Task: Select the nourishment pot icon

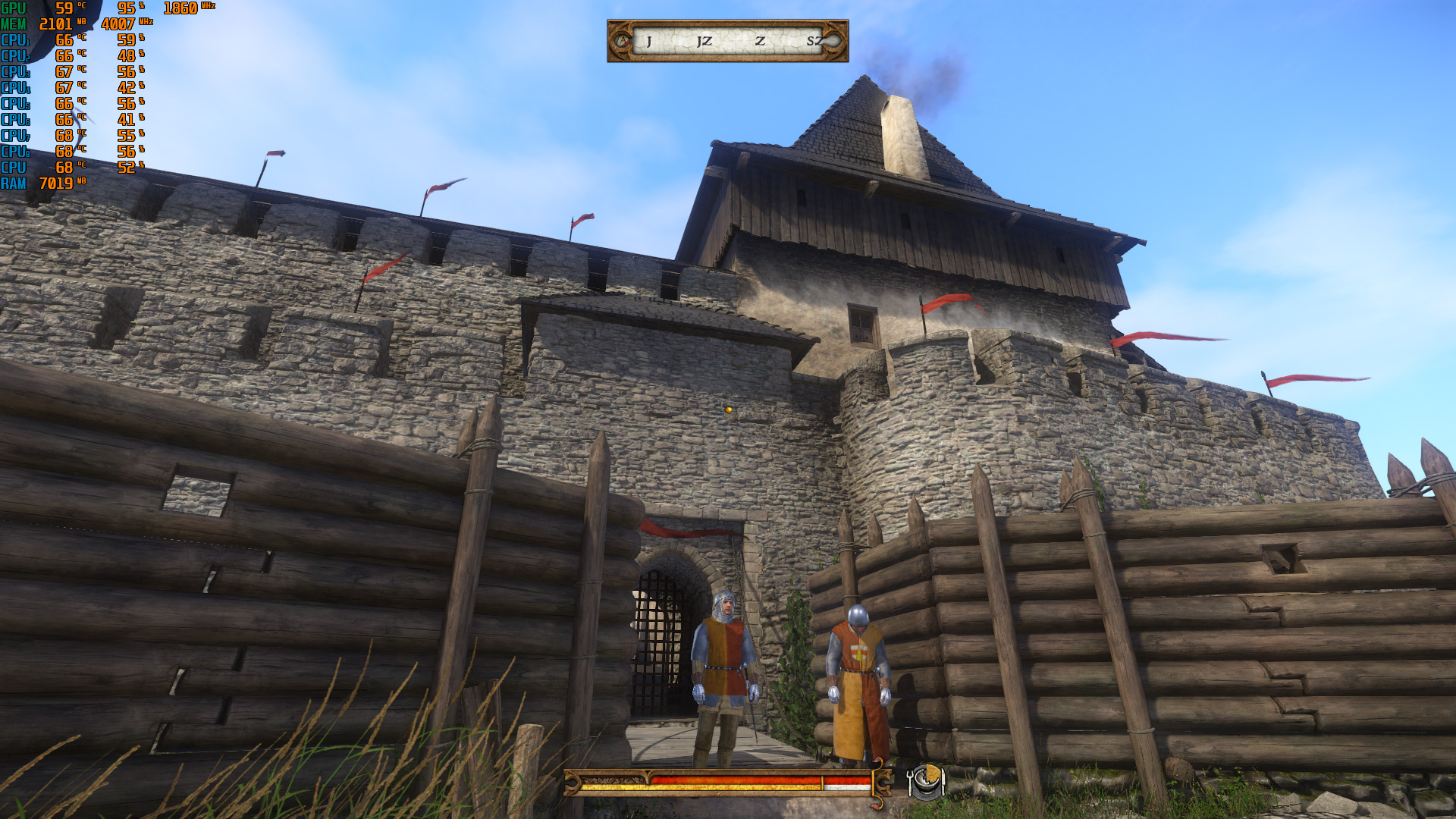Action: (925, 781)
